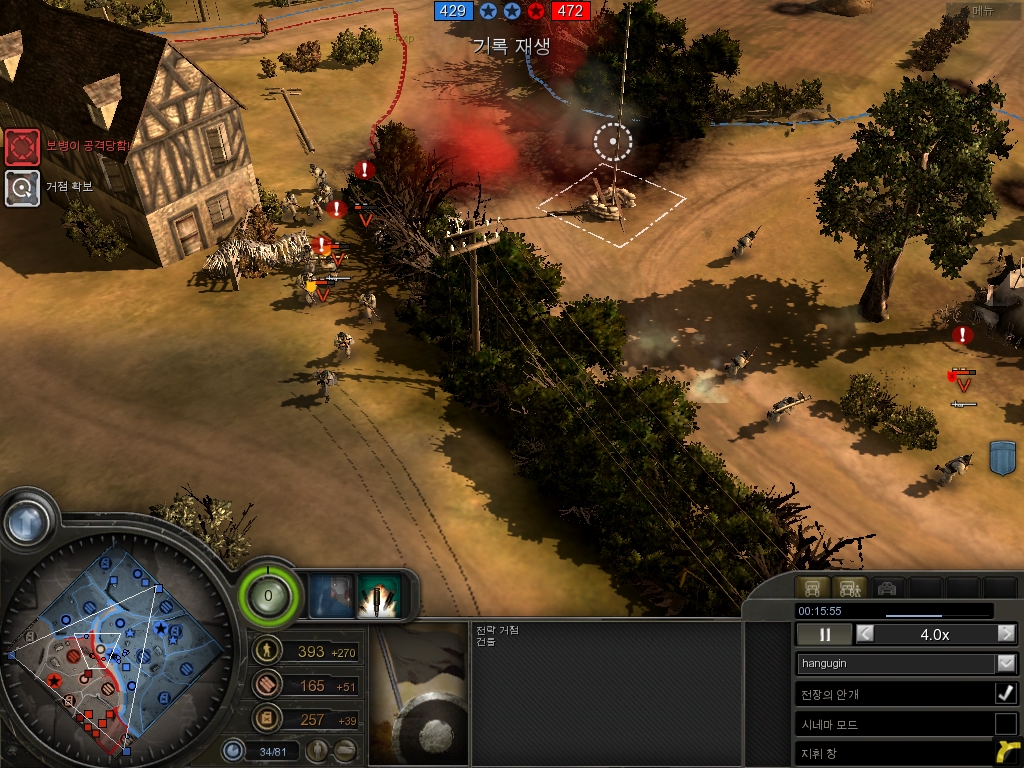Select the first vehicle tab icon
Viewport: 1024px width, 768px height.
tap(812, 588)
